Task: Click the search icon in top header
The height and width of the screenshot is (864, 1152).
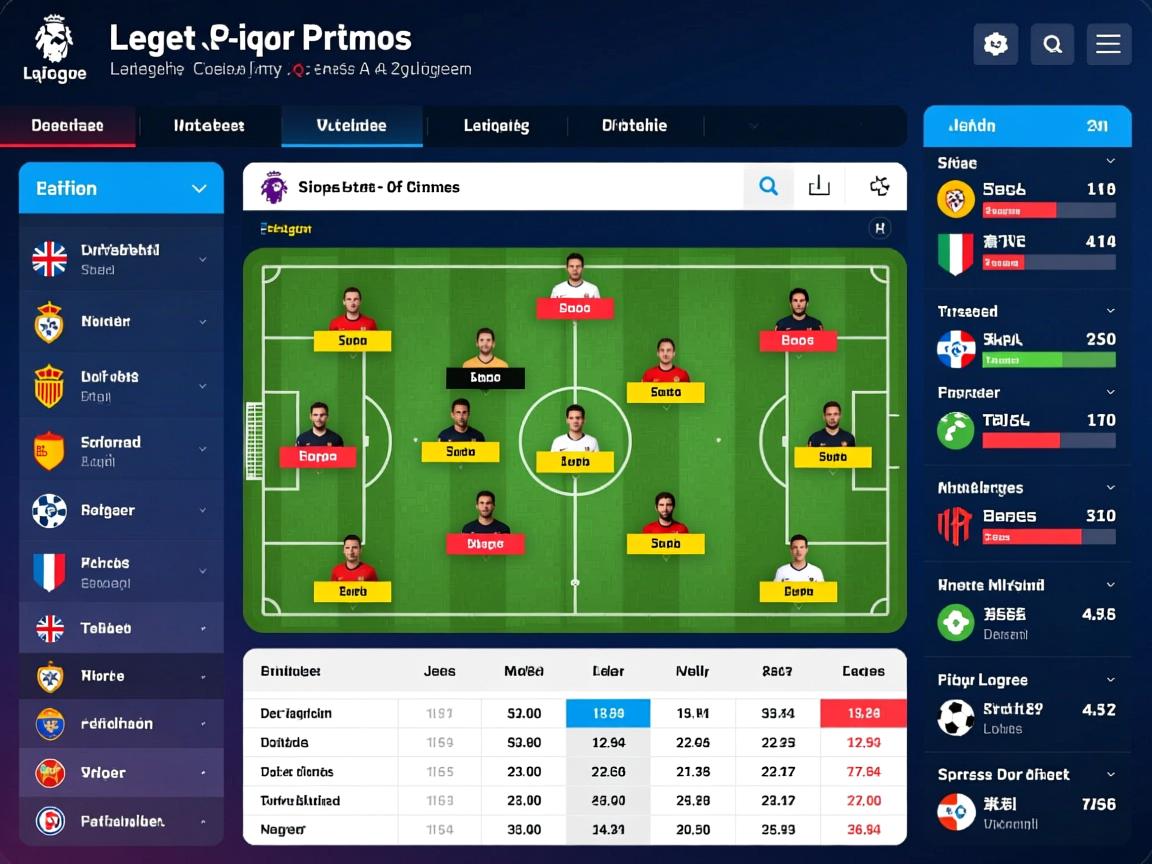Action: point(1052,44)
